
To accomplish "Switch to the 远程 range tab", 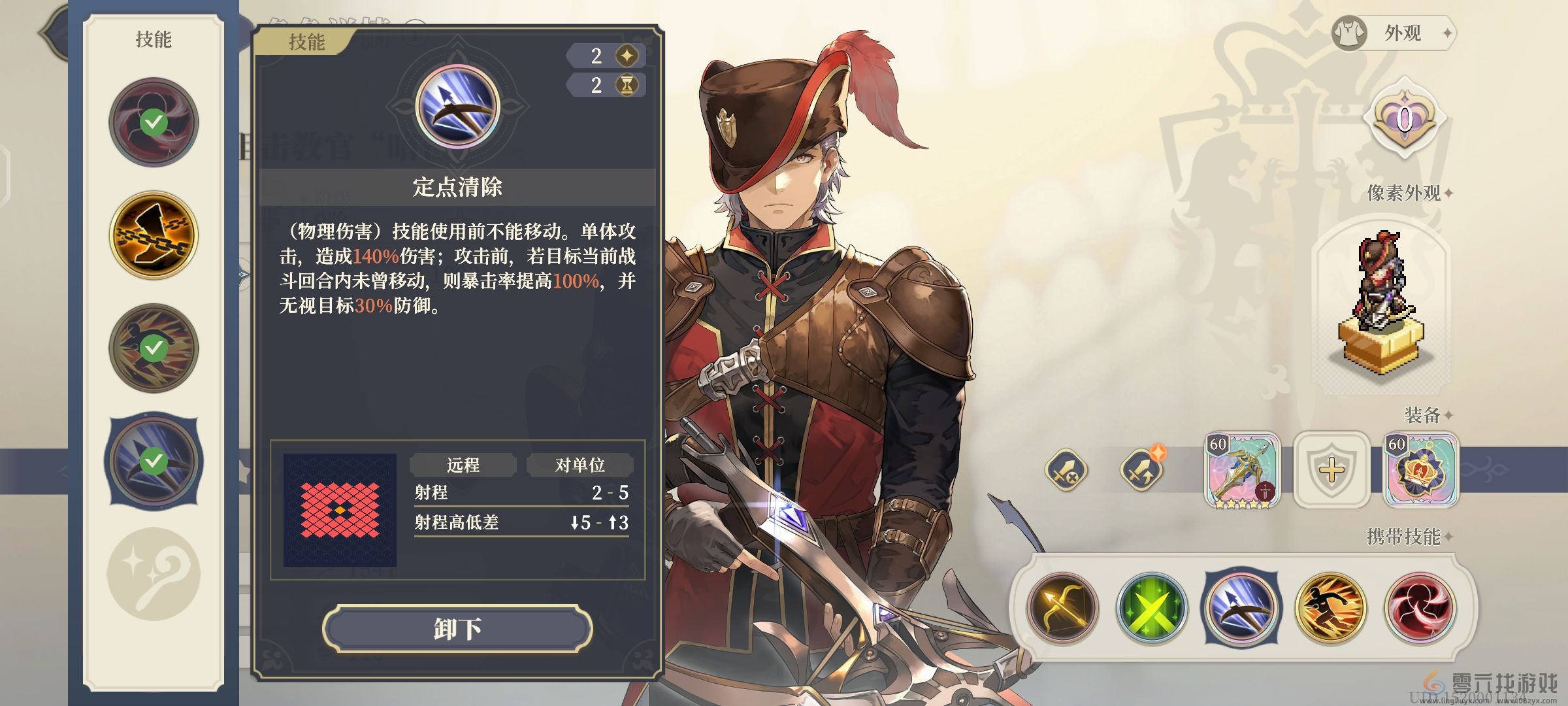I will [x=461, y=465].
